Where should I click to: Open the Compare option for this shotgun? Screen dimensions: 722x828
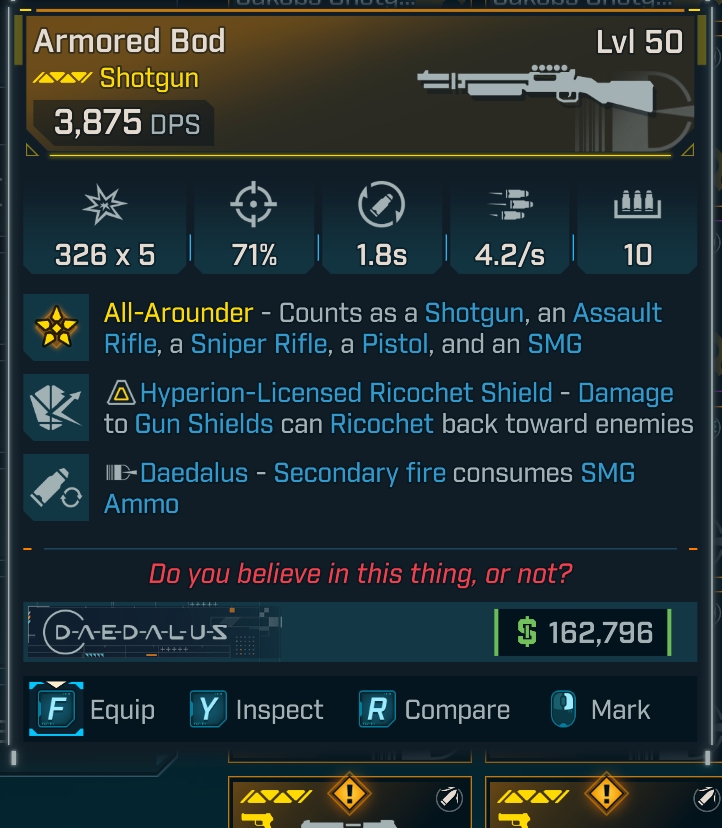tap(435, 710)
